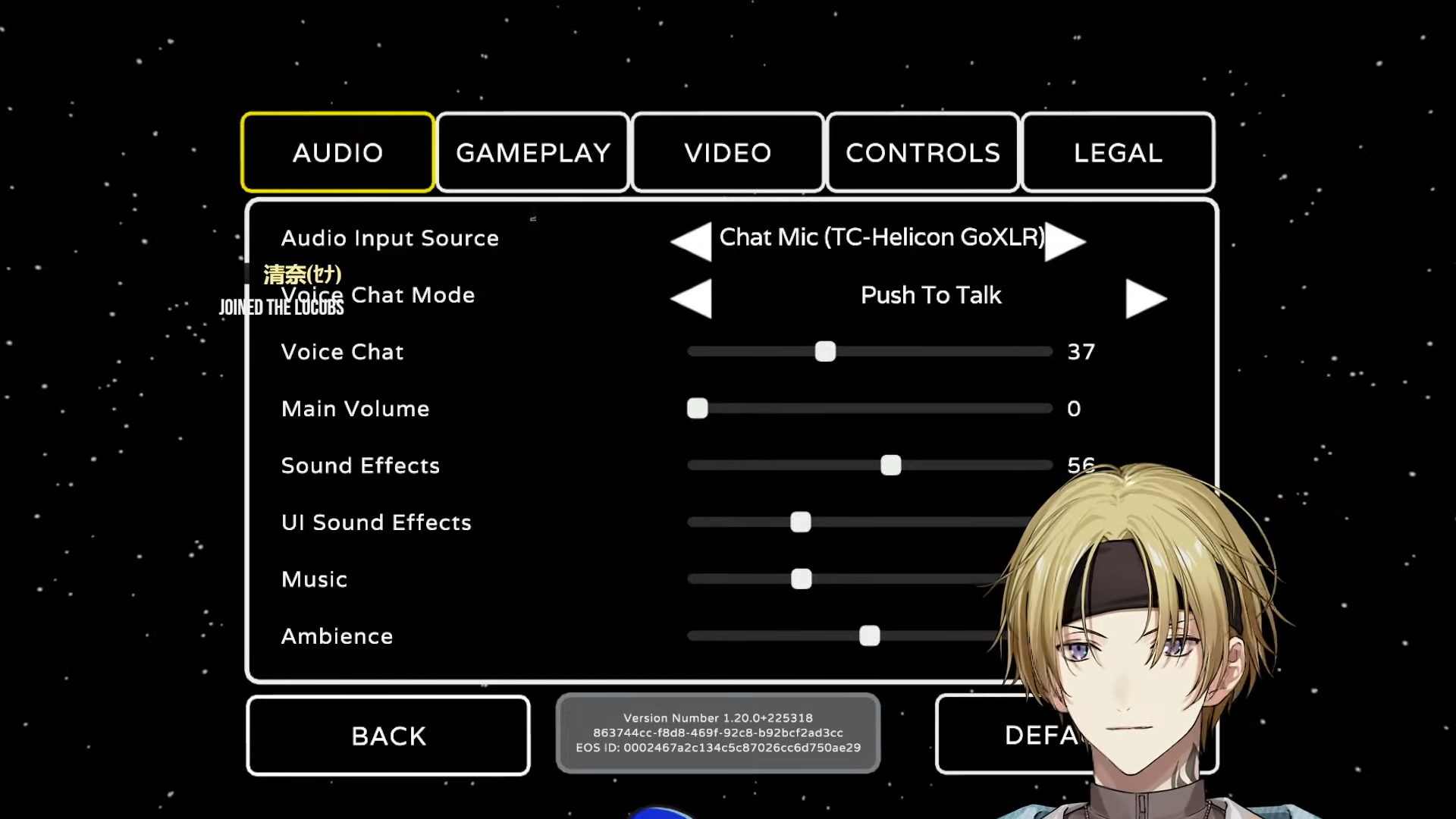Choose previous Voice Chat Mode option

tap(692, 298)
